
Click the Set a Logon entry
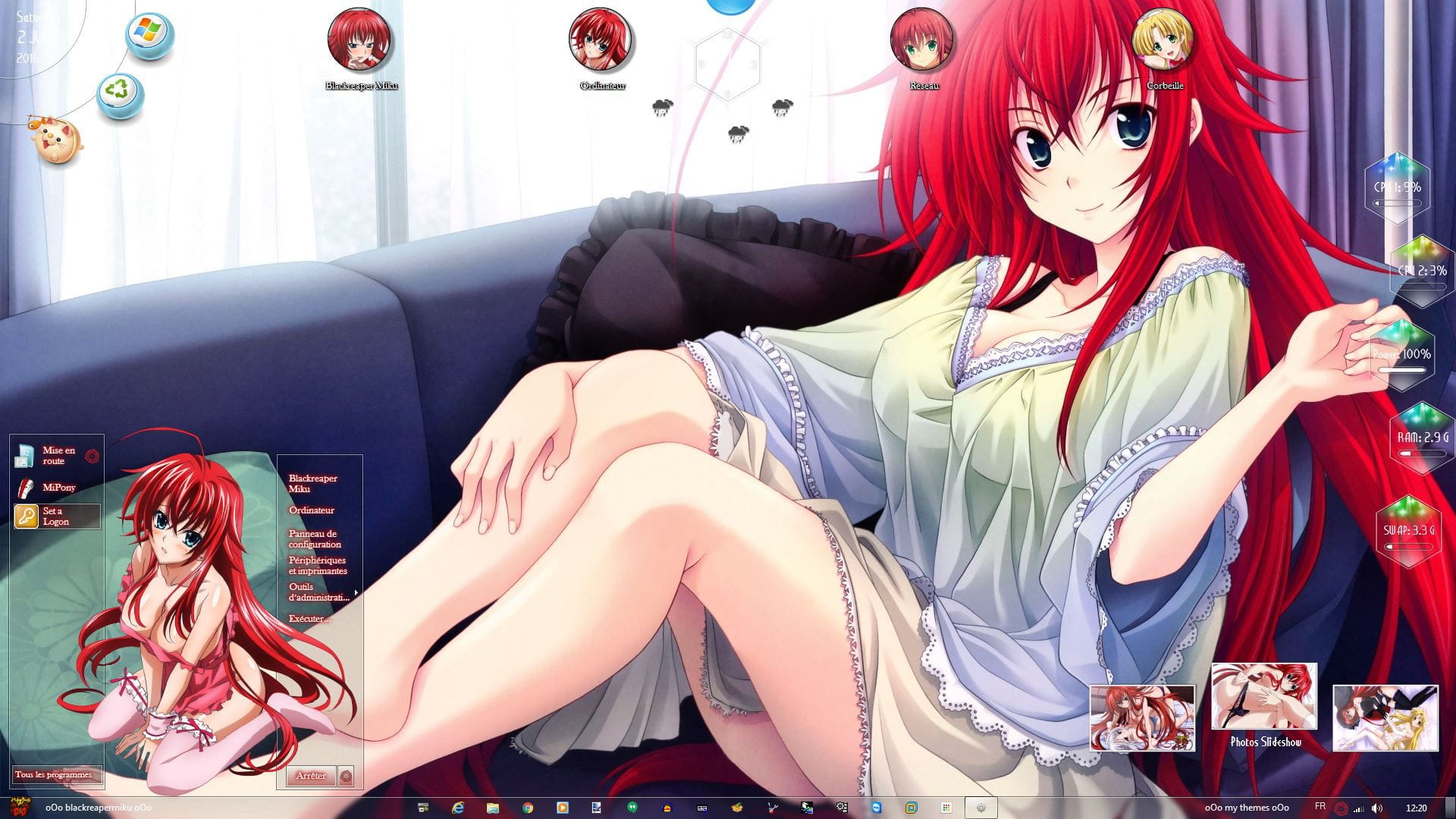(57, 516)
